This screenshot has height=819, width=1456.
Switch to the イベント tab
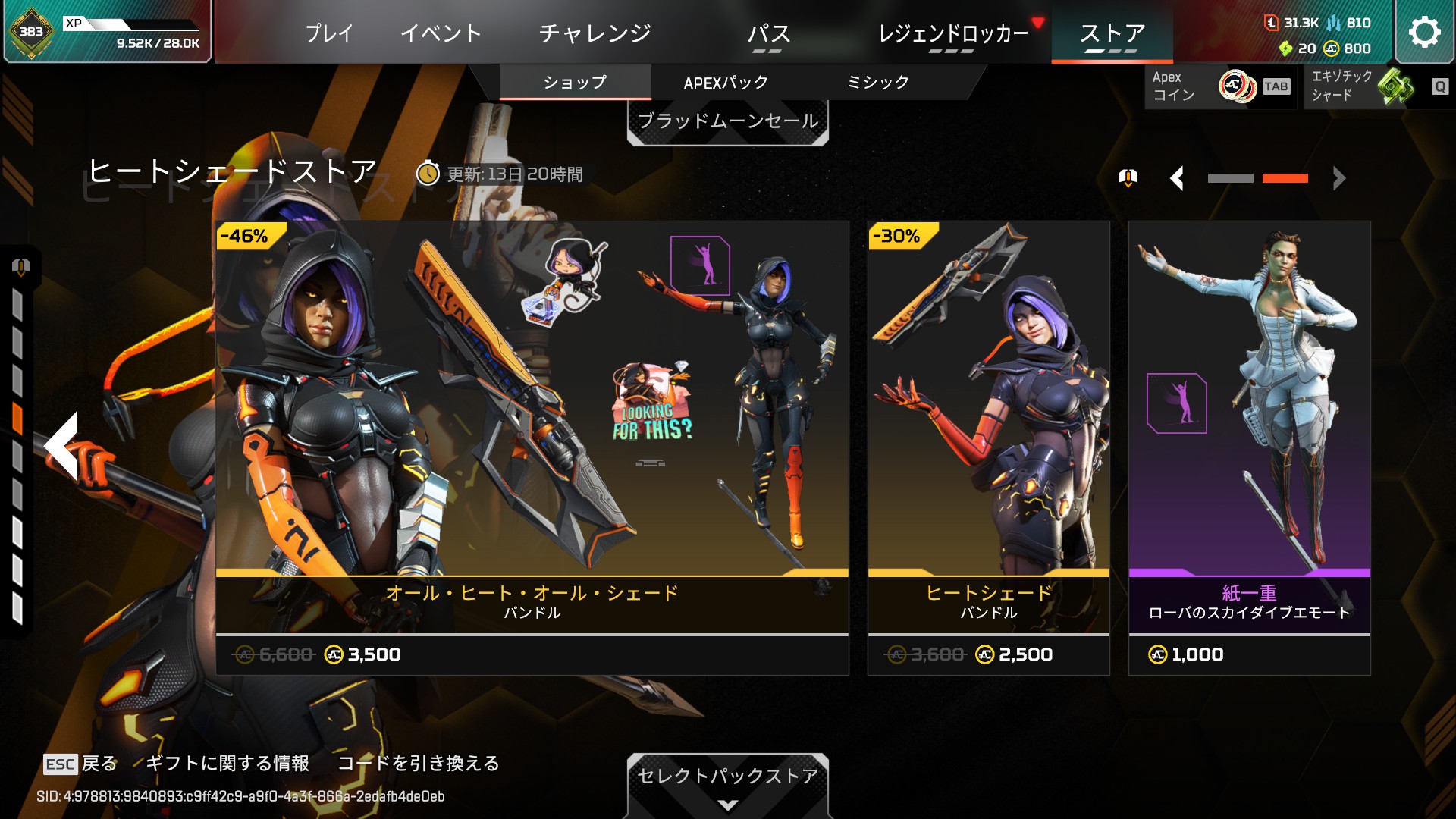tap(441, 33)
